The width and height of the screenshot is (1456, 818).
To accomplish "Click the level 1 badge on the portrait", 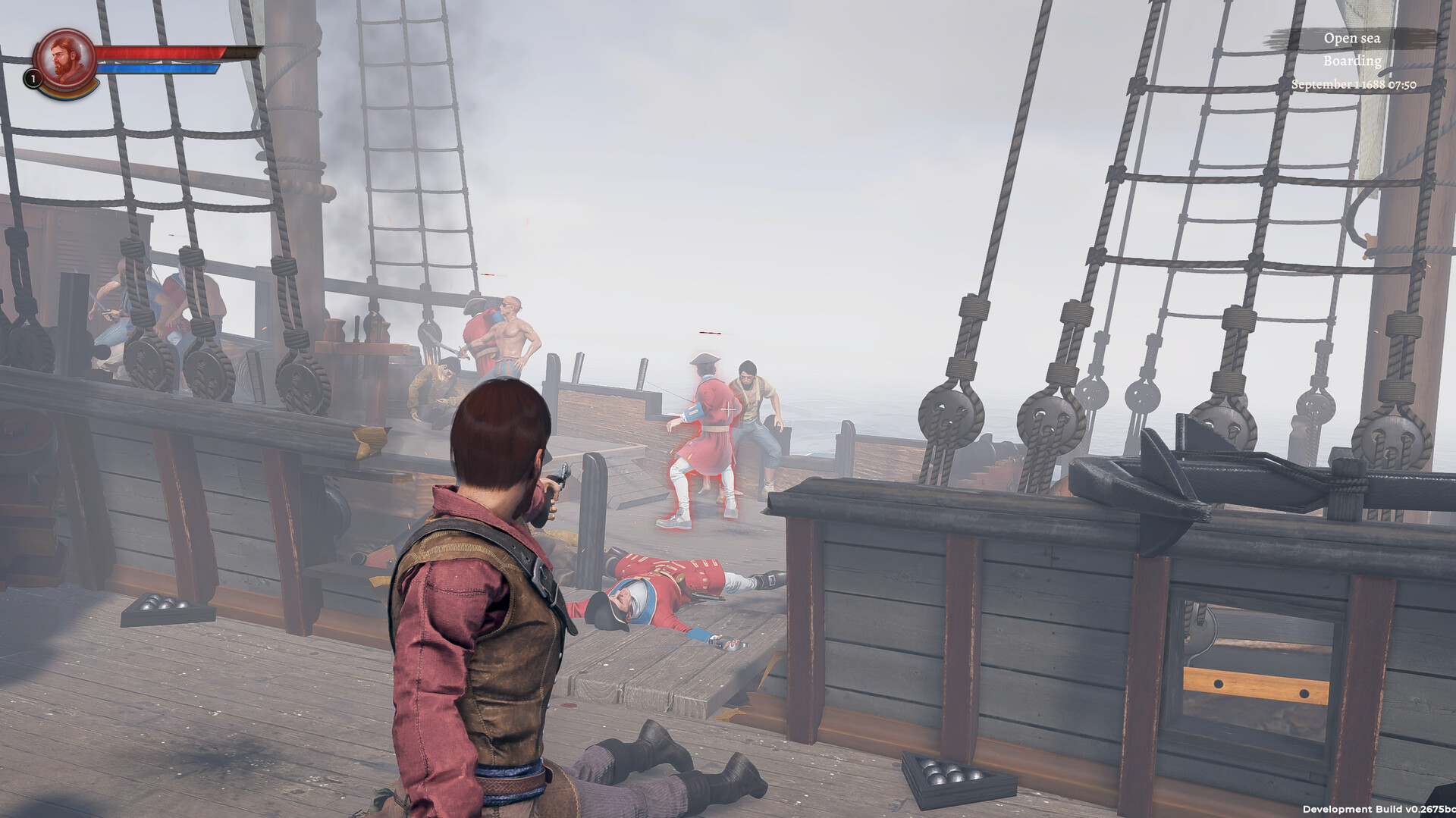I will coord(33,78).
